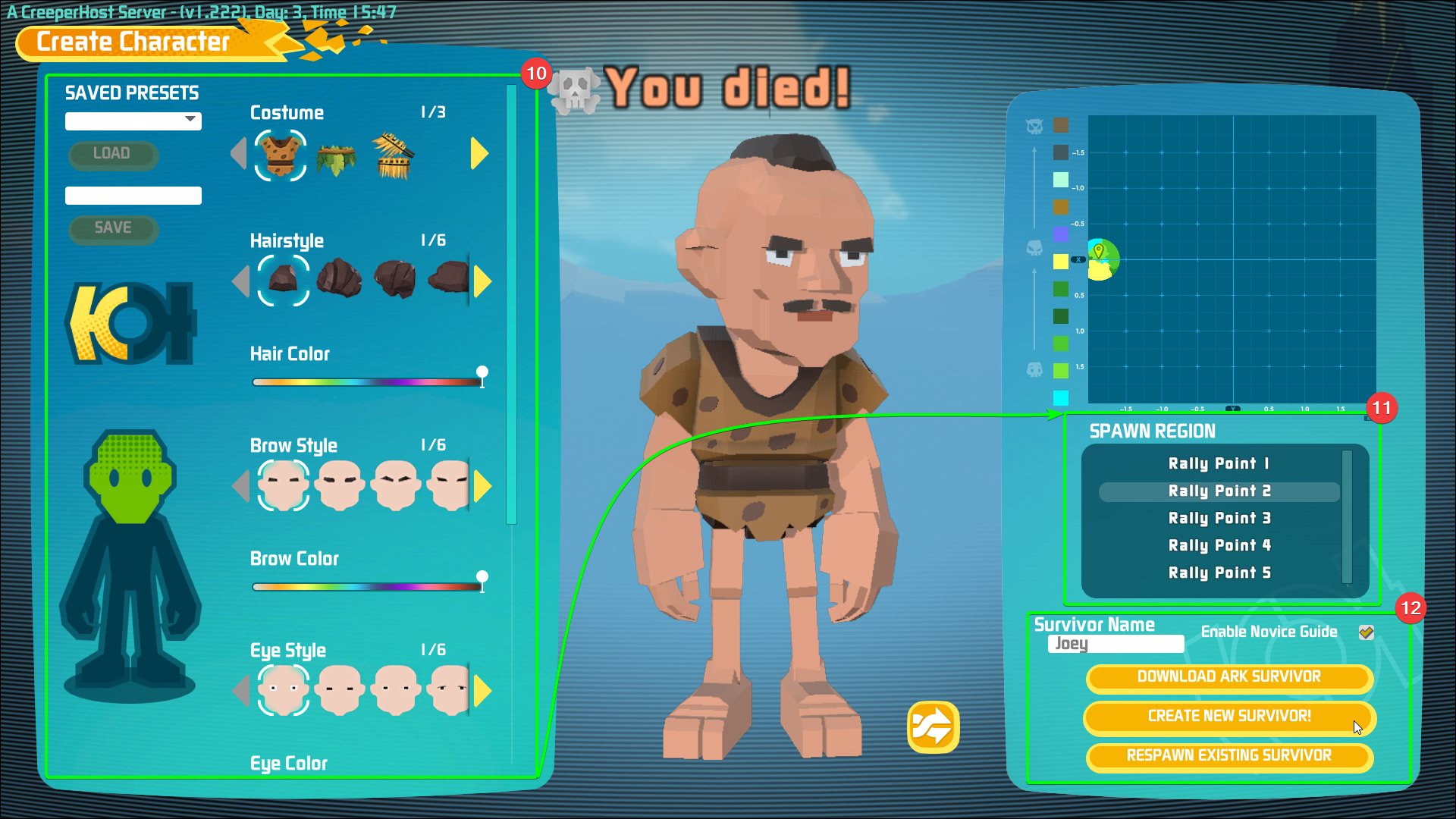Viewport: 1456px width, 819px height.
Task: Click Respawn Existing Survivor
Action: [1228, 756]
